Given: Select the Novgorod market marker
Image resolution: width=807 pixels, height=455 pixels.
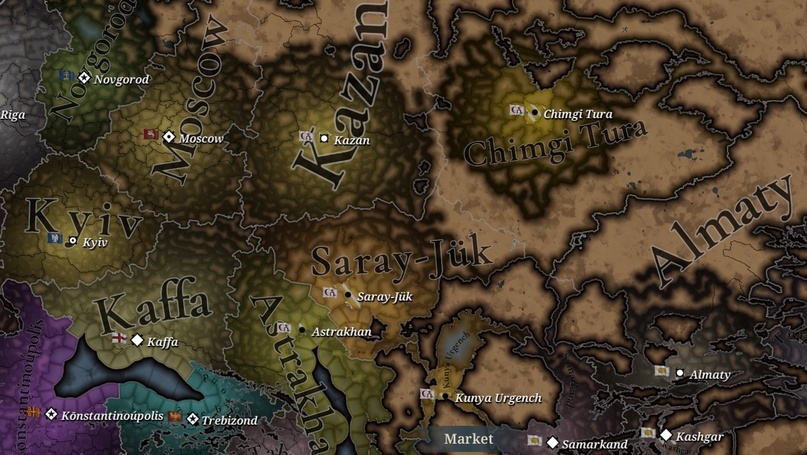Looking at the screenshot, I should 85,78.
